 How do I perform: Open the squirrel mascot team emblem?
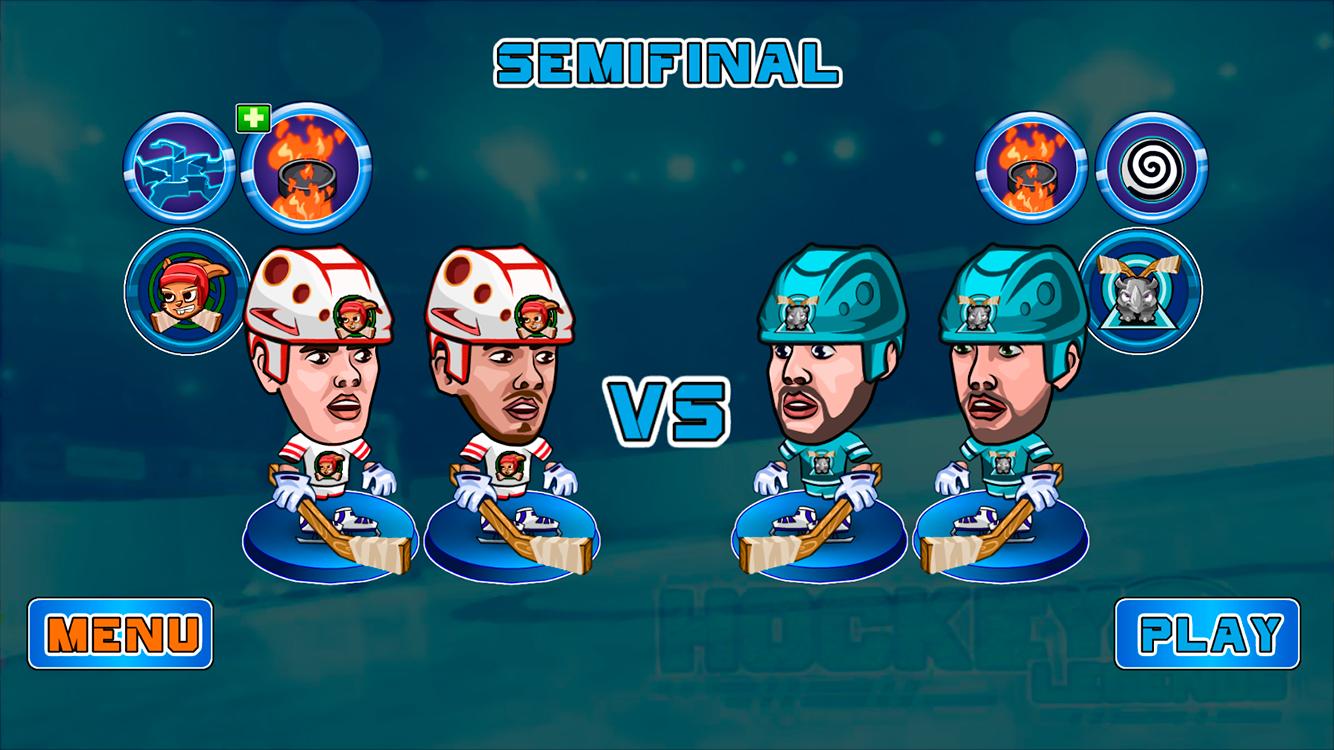(185, 290)
